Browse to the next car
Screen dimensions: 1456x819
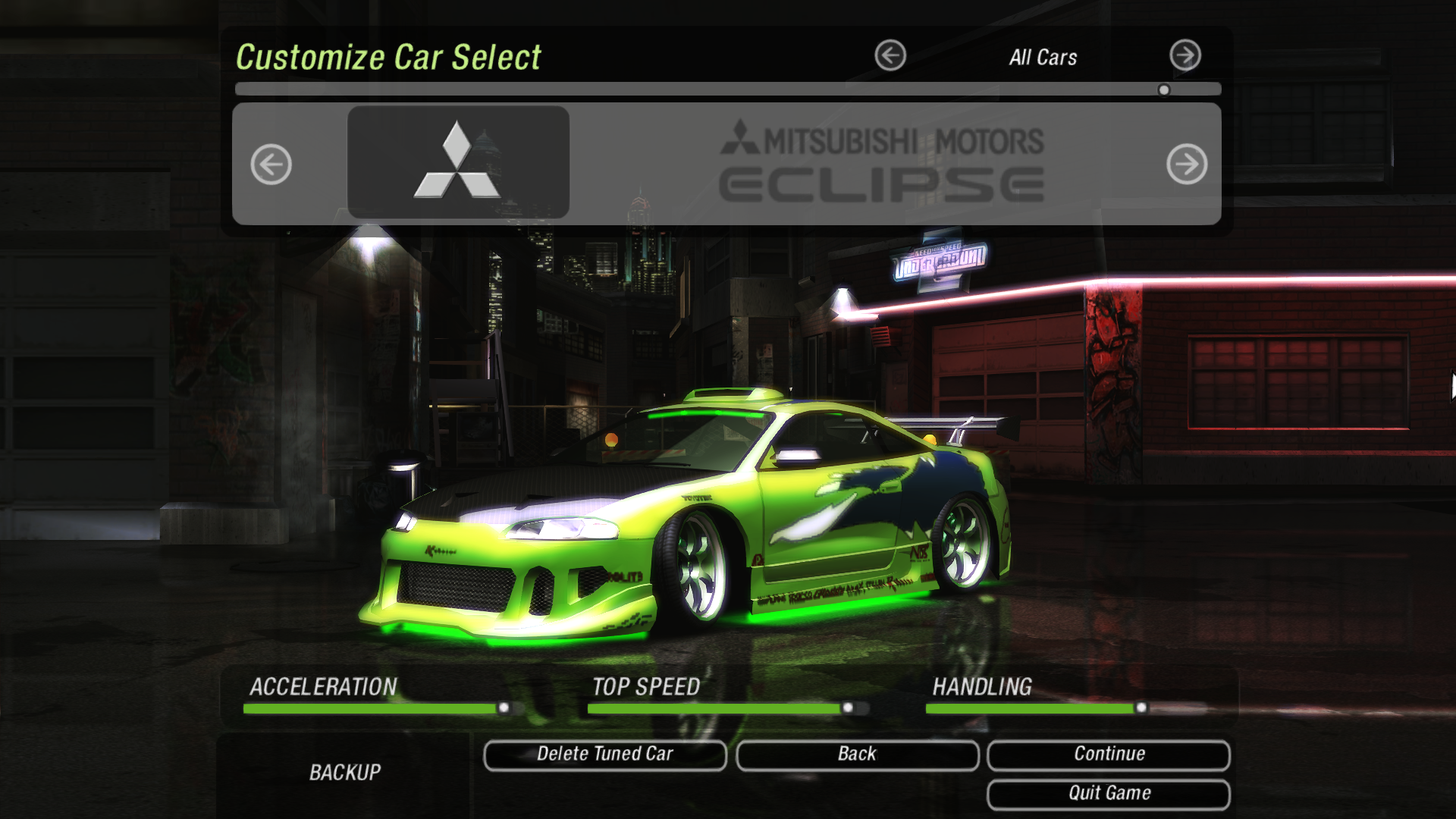1187,164
